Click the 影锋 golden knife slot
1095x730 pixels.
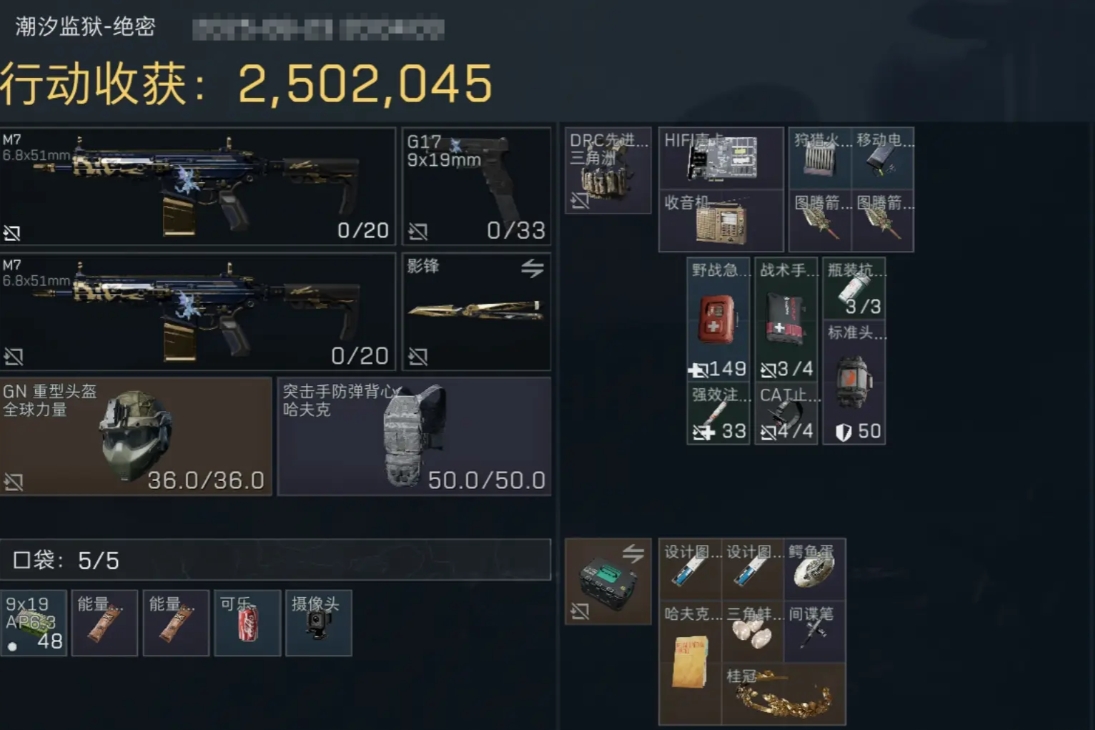[476, 311]
